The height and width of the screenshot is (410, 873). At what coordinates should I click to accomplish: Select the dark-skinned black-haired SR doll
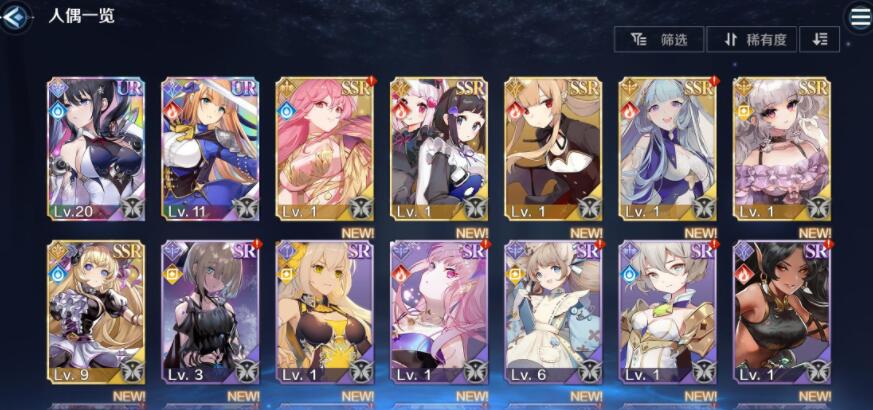click(782, 312)
